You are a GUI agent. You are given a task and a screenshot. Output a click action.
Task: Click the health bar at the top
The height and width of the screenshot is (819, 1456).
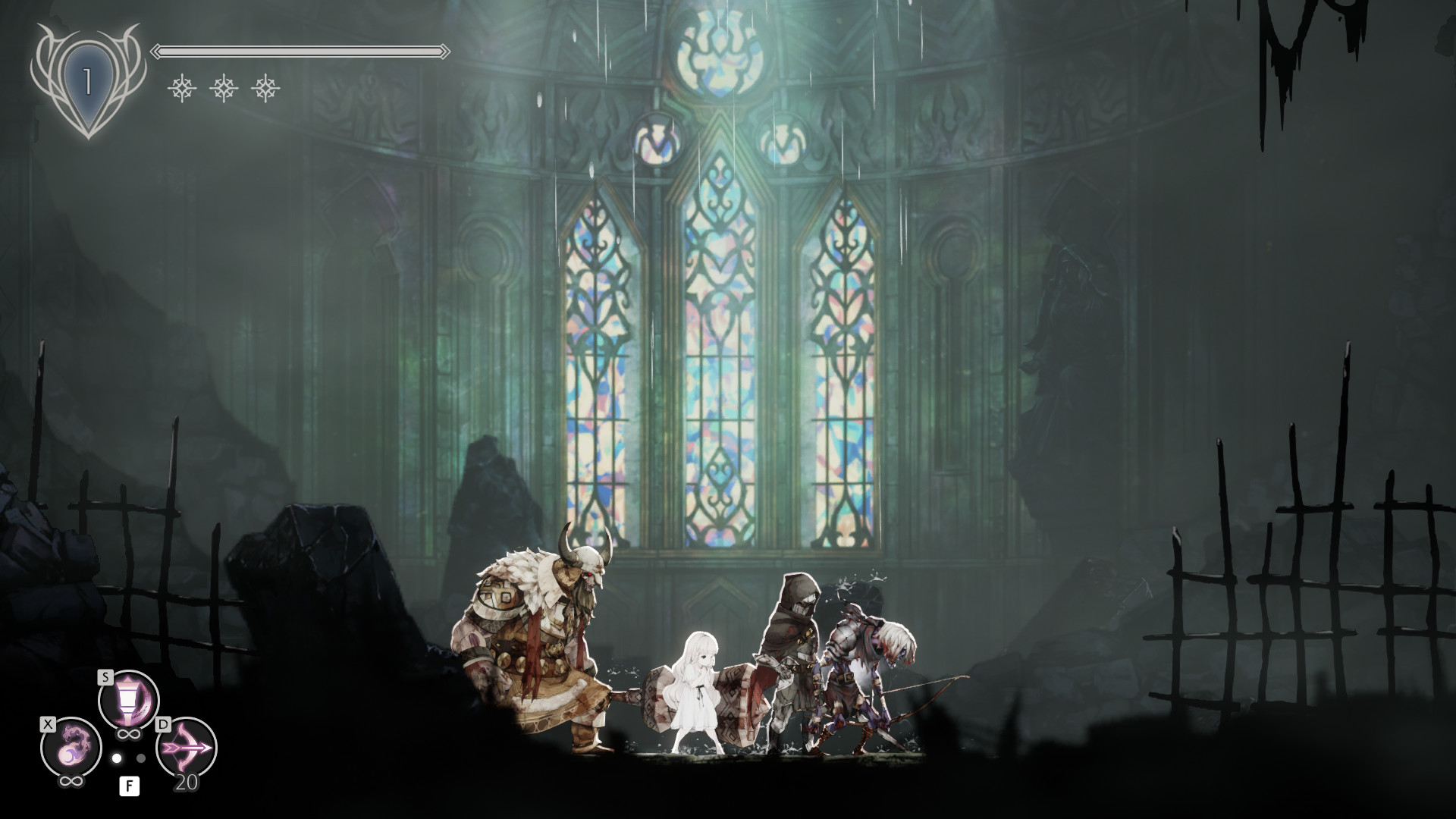click(300, 52)
